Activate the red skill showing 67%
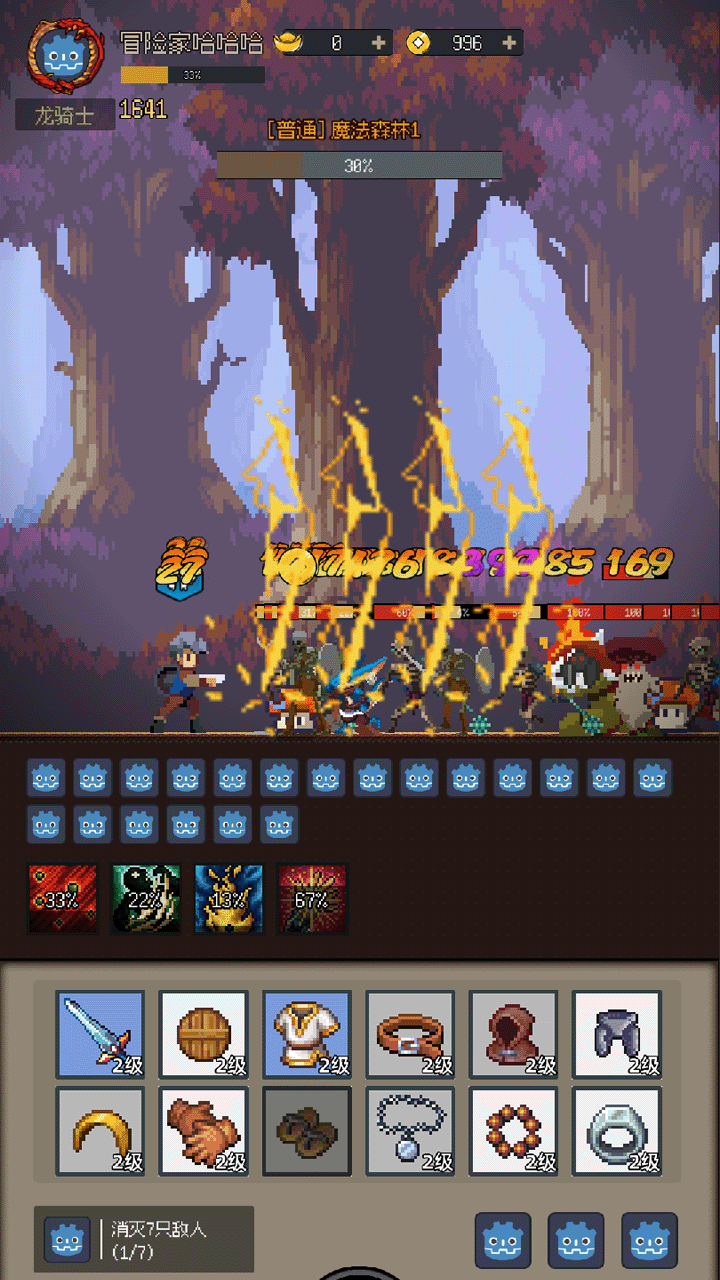 pyautogui.click(x=312, y=899)
